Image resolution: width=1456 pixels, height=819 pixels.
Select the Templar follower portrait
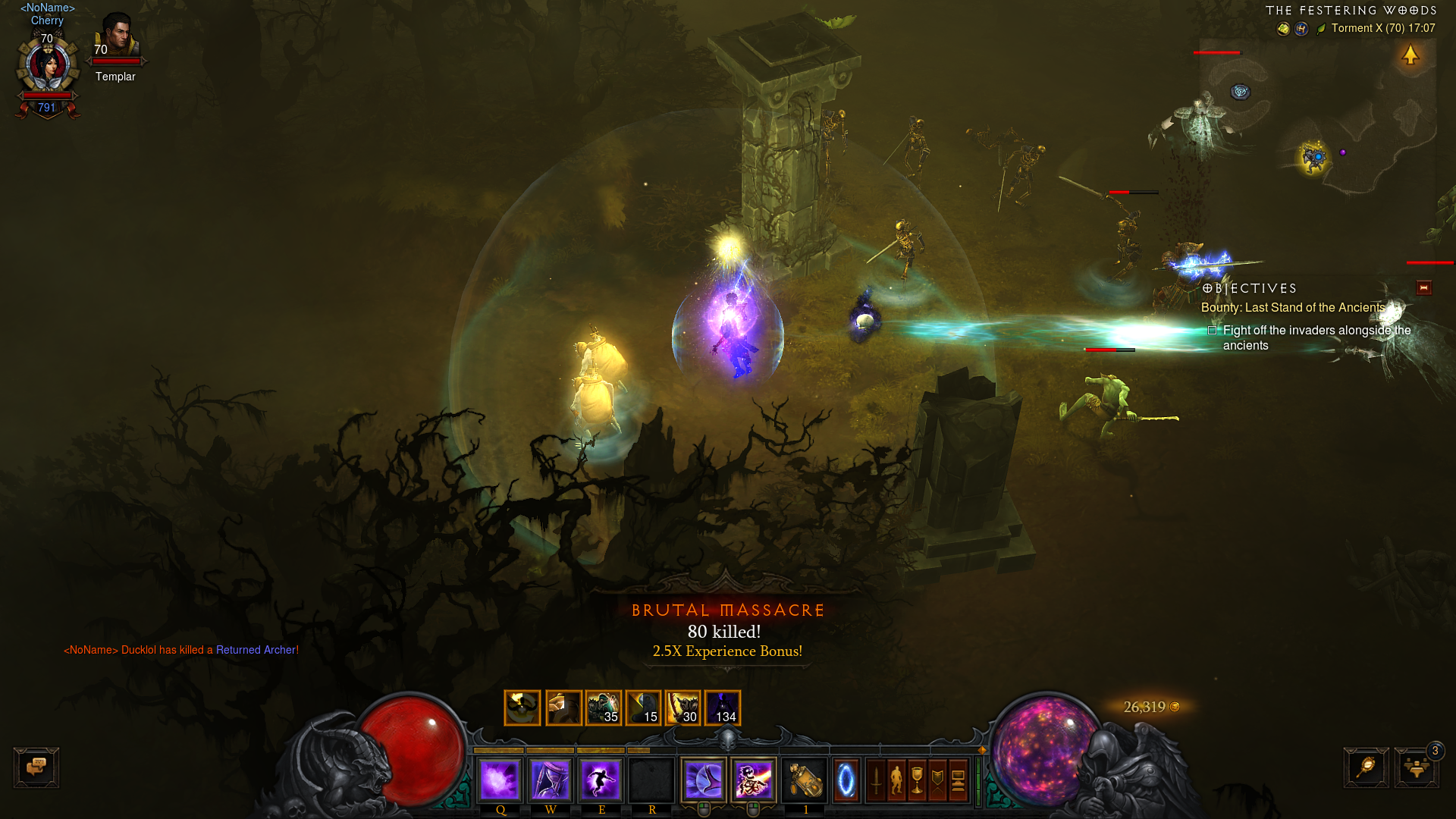115,36
